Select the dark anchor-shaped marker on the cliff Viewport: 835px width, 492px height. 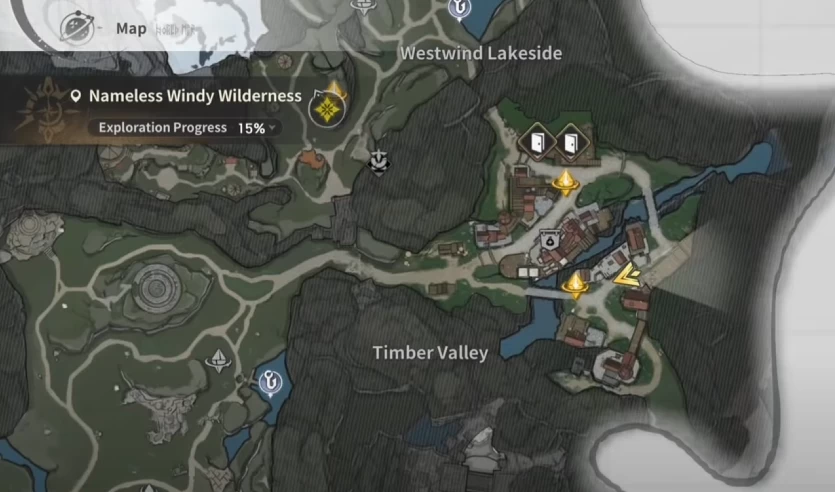[379, 162]
